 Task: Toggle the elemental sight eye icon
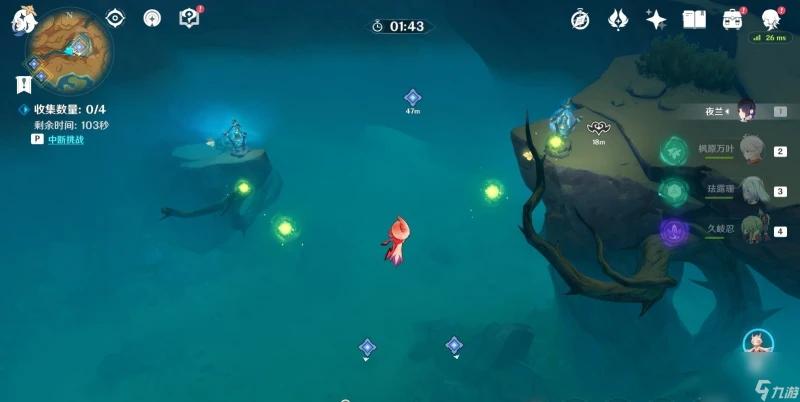click(115, 18)
